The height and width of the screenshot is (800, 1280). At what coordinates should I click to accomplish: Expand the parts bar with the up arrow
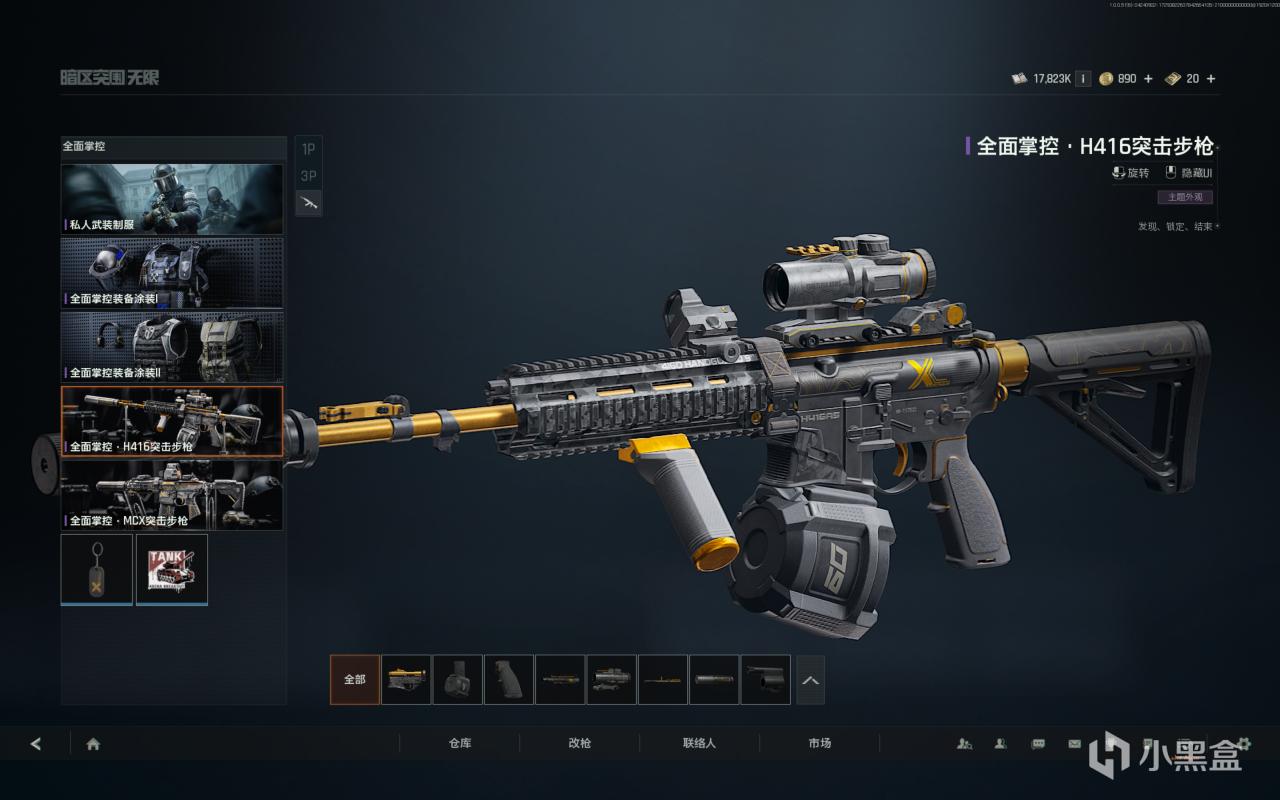810,680
